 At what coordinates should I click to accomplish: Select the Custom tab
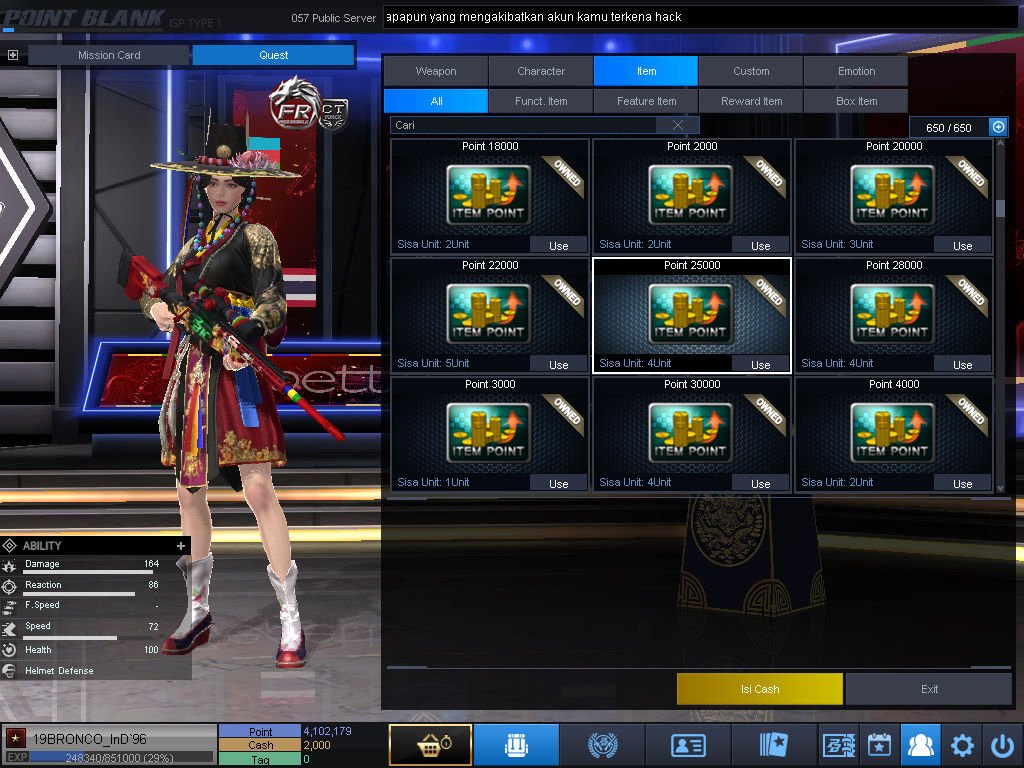pyautogui.click(x=751, y=71)
